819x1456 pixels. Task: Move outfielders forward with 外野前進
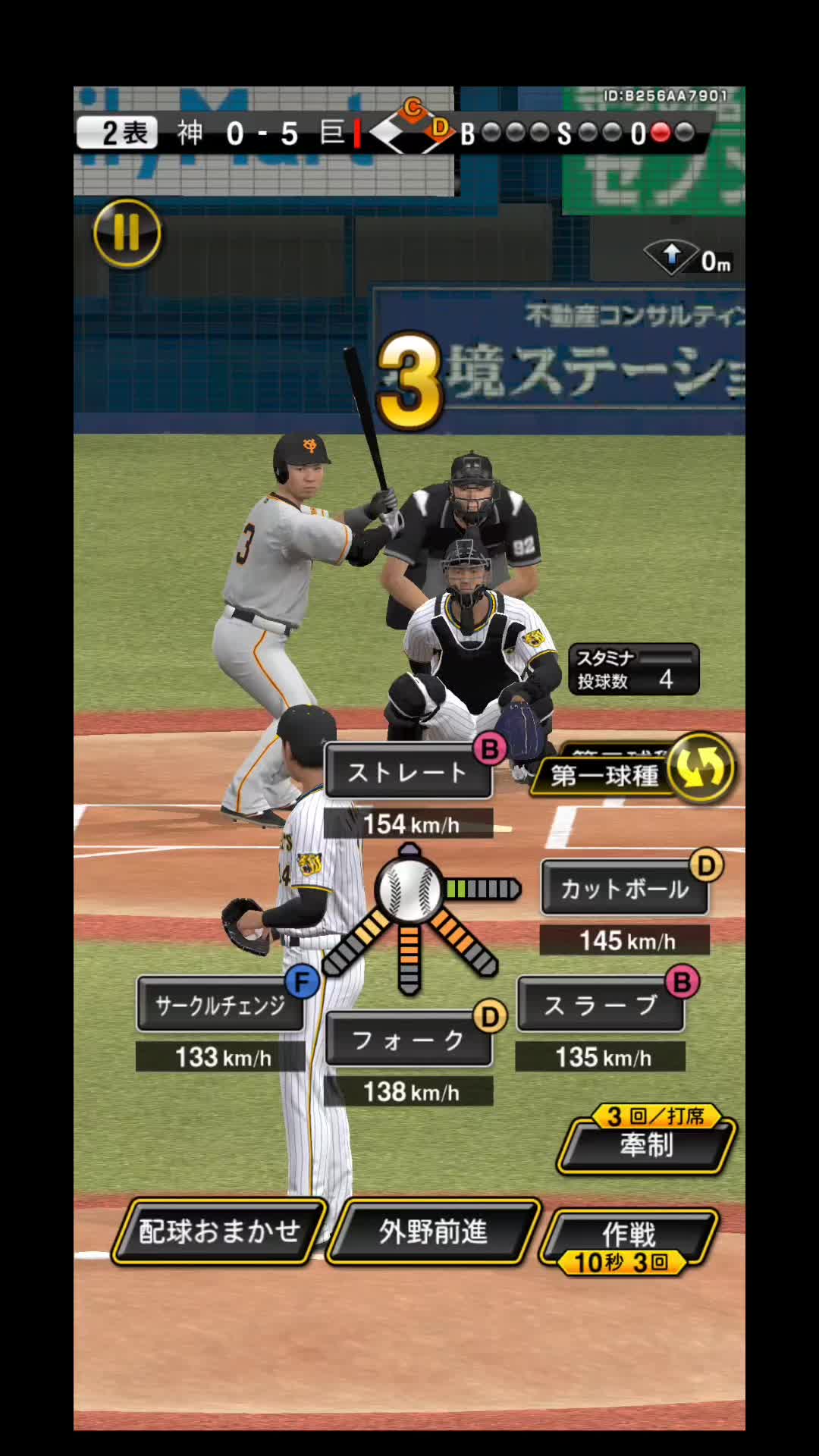point(433,1232)
